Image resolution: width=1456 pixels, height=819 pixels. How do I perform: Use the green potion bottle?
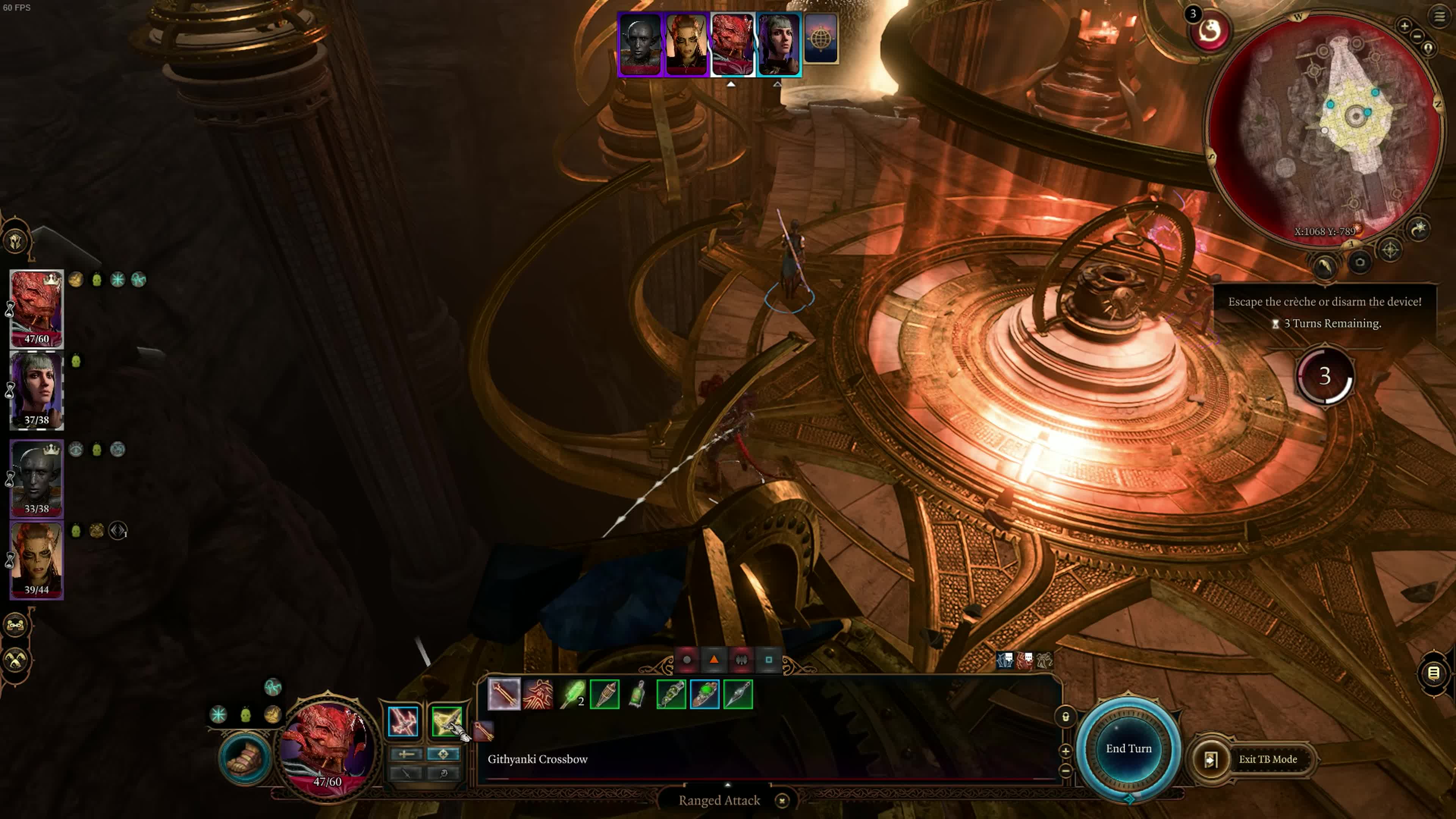(637, 694)
